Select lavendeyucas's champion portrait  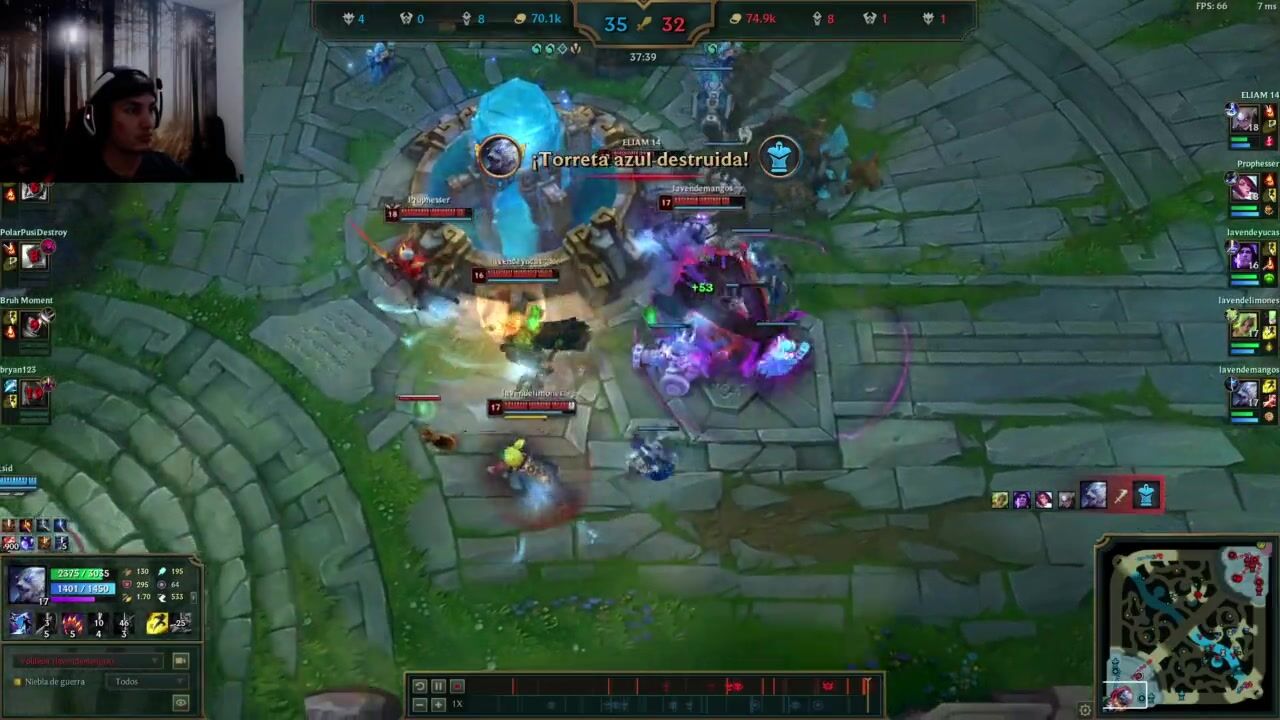pos(1245,257)
